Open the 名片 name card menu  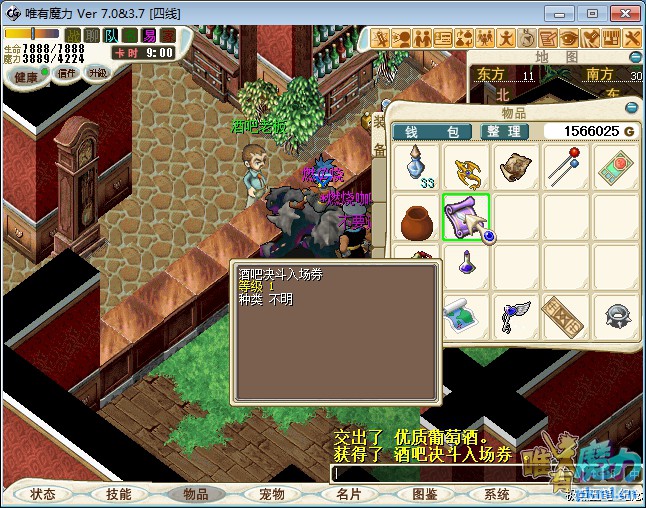point(348,494)
